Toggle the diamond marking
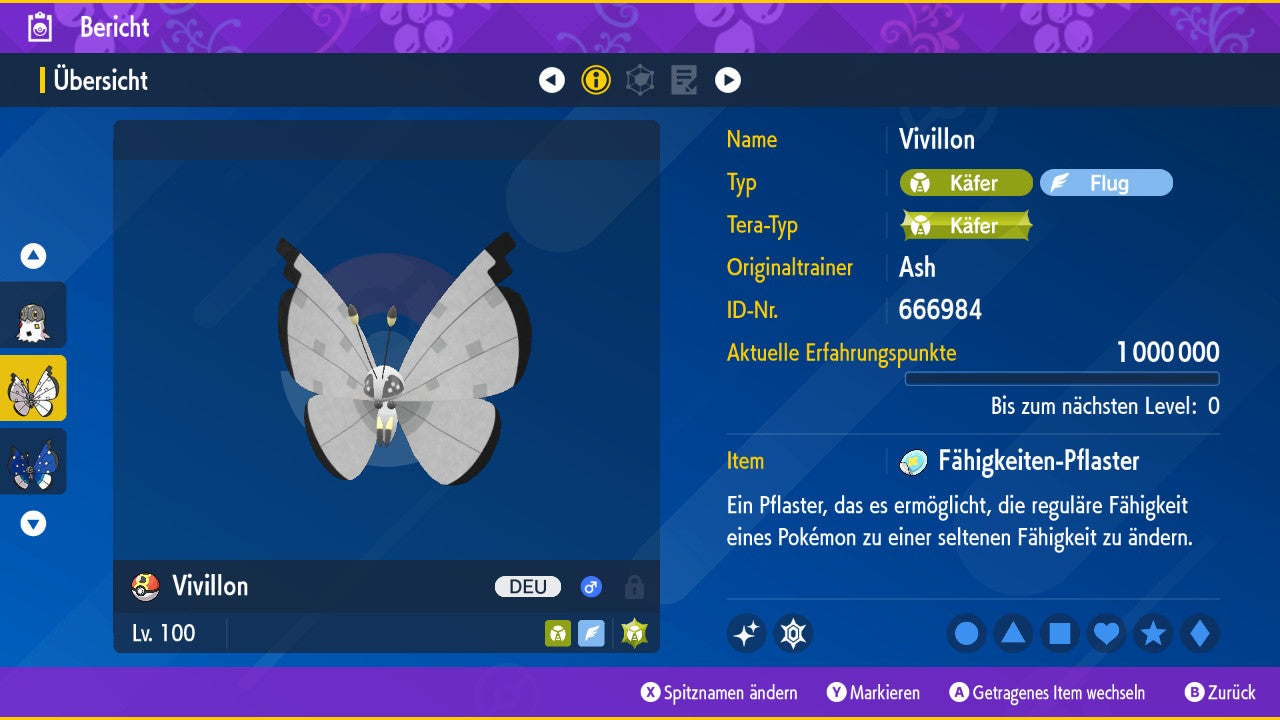1280x720 pixels. pyautogui.click(x=1200, y=634)
